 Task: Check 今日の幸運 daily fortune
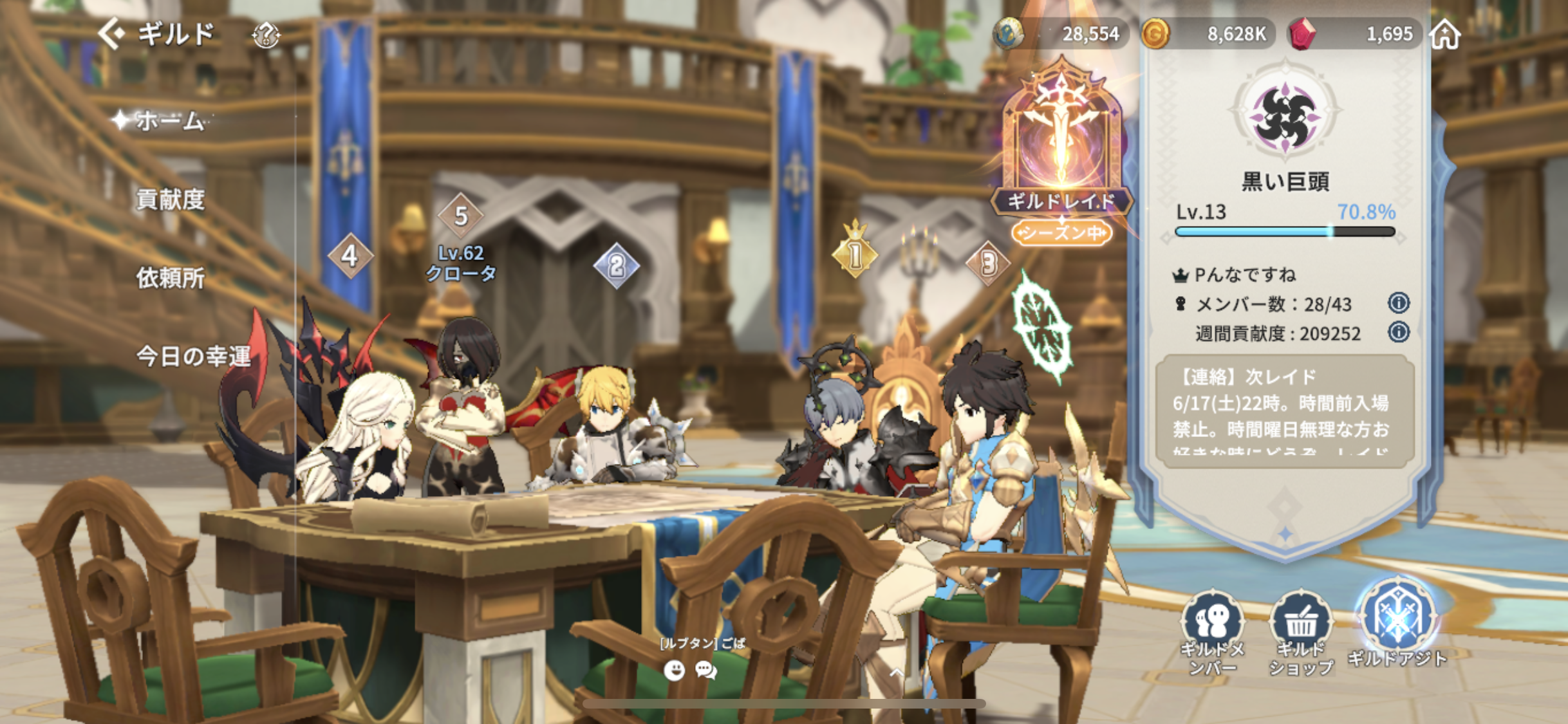click(x=192, y=356)
